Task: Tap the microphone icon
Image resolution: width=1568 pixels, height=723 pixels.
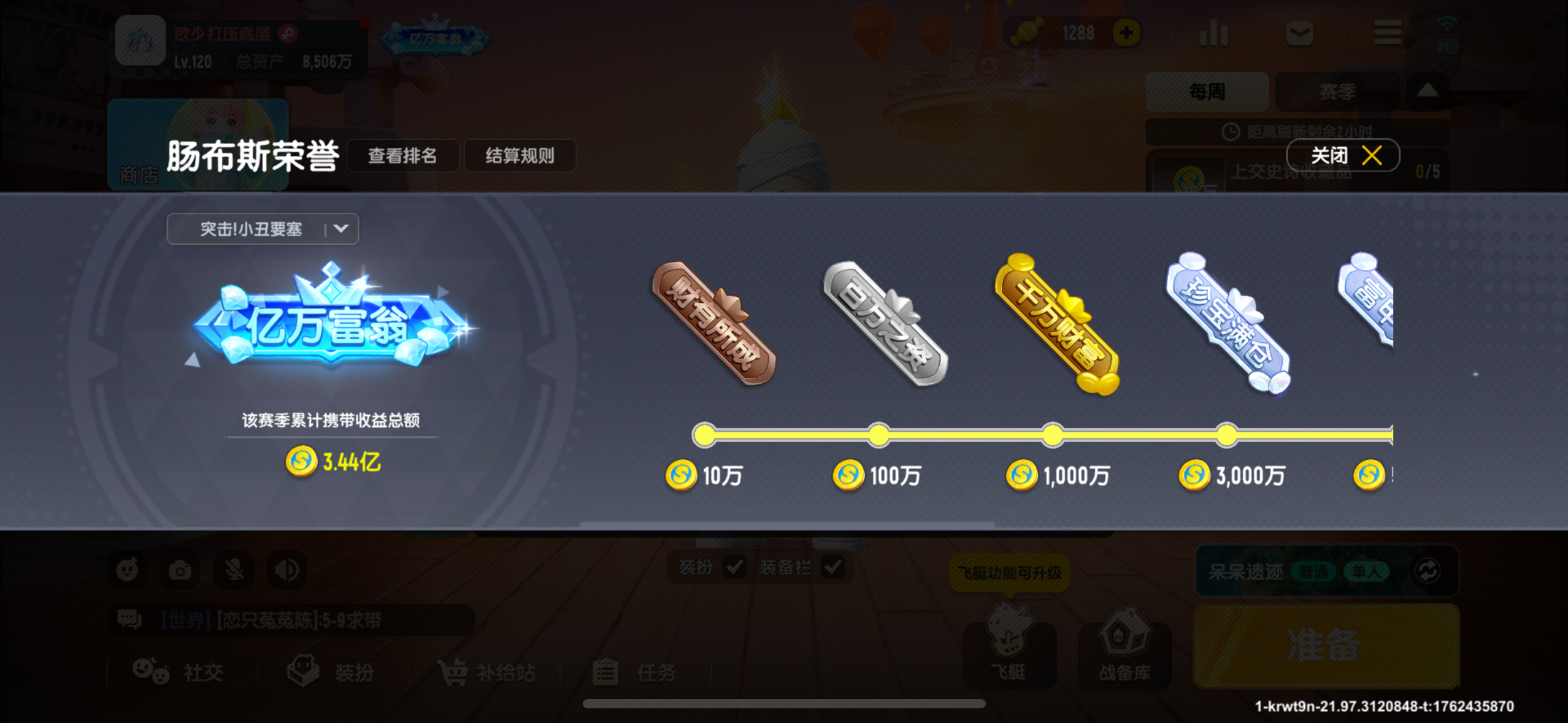Action: (x=232, y=569)
